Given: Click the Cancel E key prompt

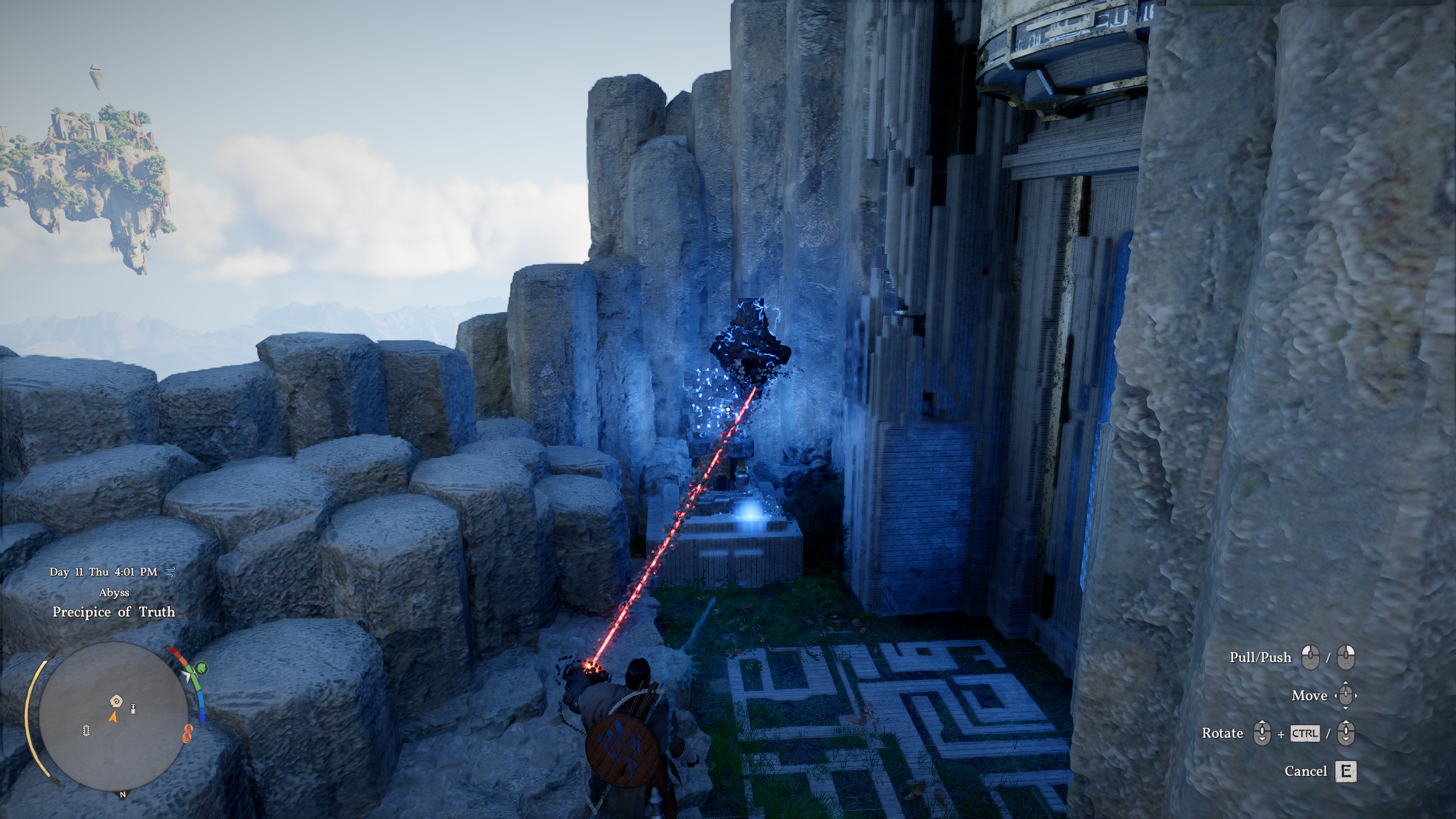Looking at the screenshot, I should coord(1346,772).
